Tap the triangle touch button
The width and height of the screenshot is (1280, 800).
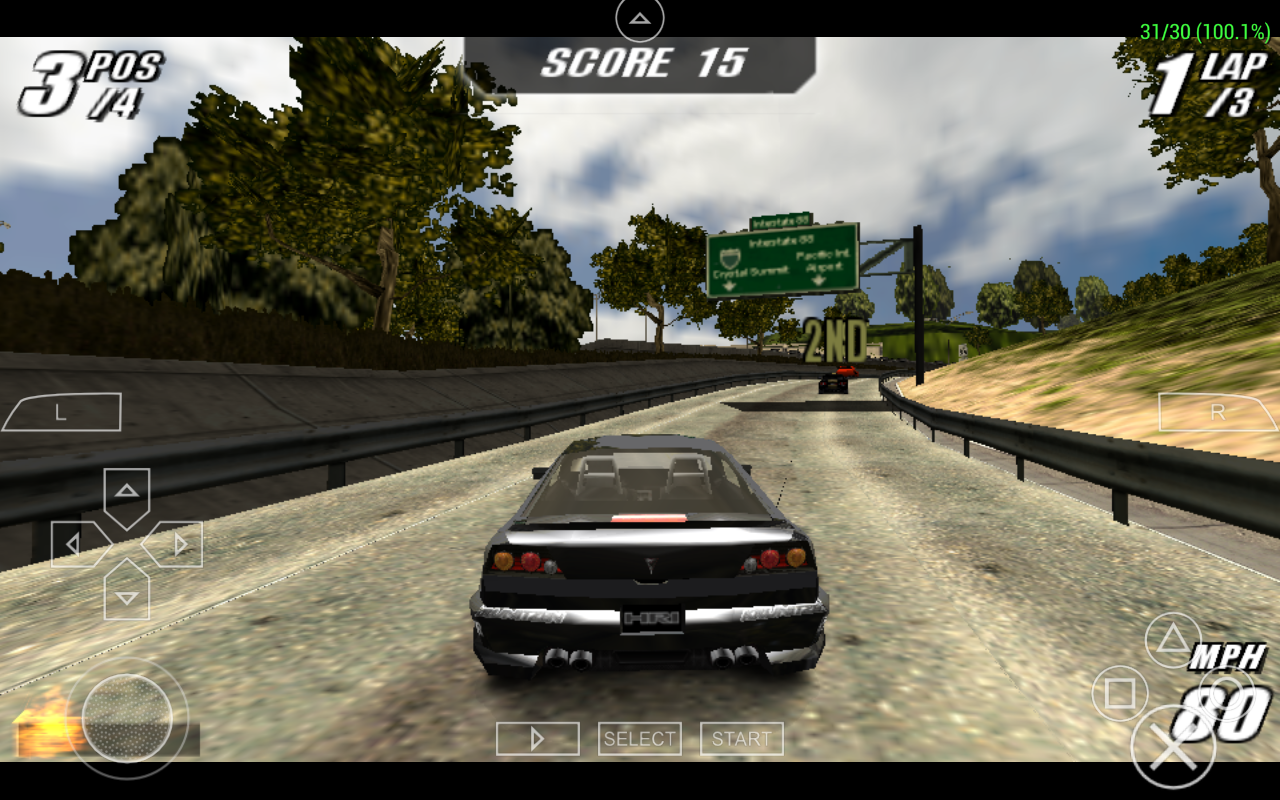pyautogui.click(x=1172, y=641)
